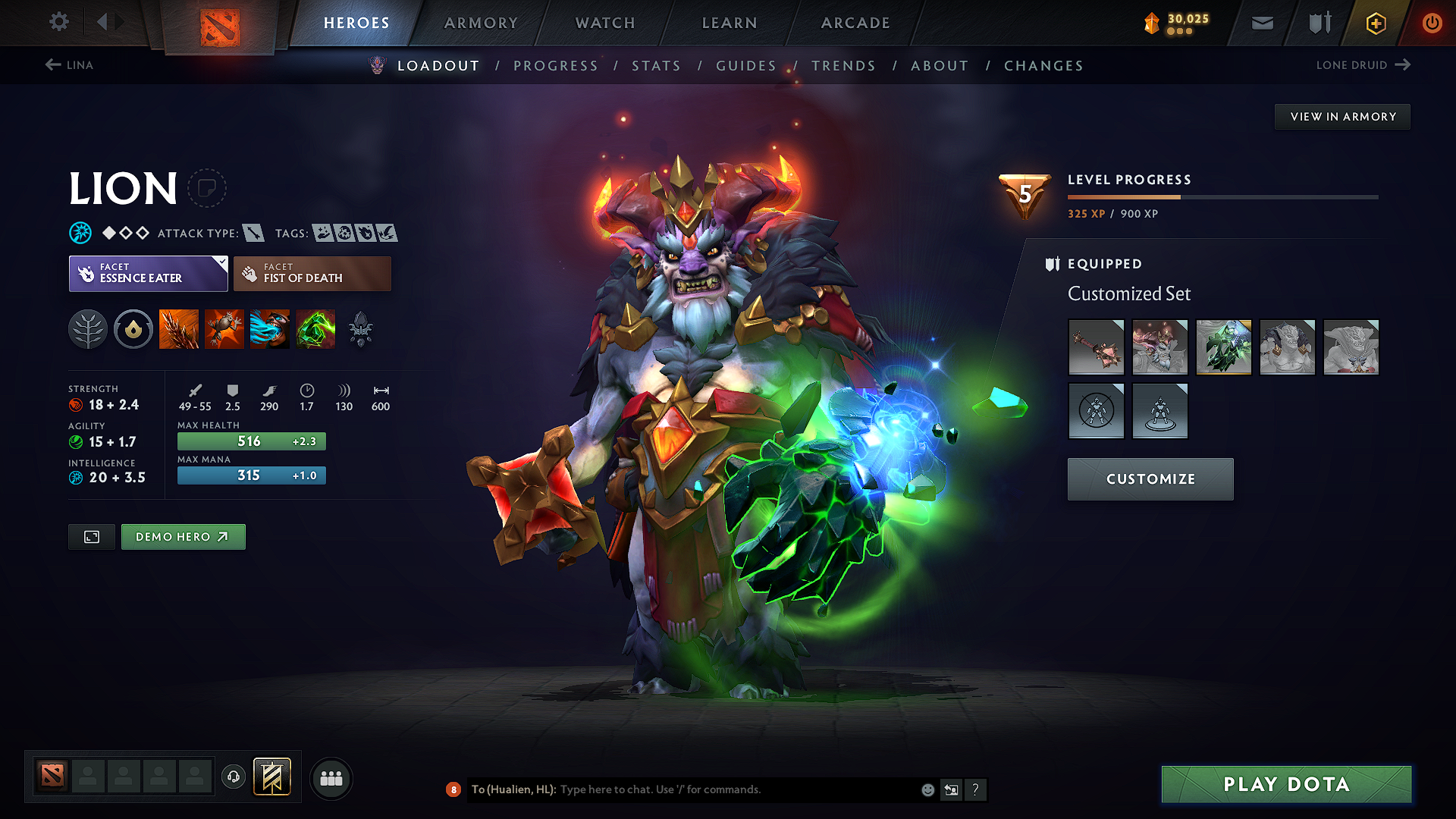Select the green glowing hand item slot
Image resolution: width=1456 pixels, height=819 pixels.
point(1223,347)
